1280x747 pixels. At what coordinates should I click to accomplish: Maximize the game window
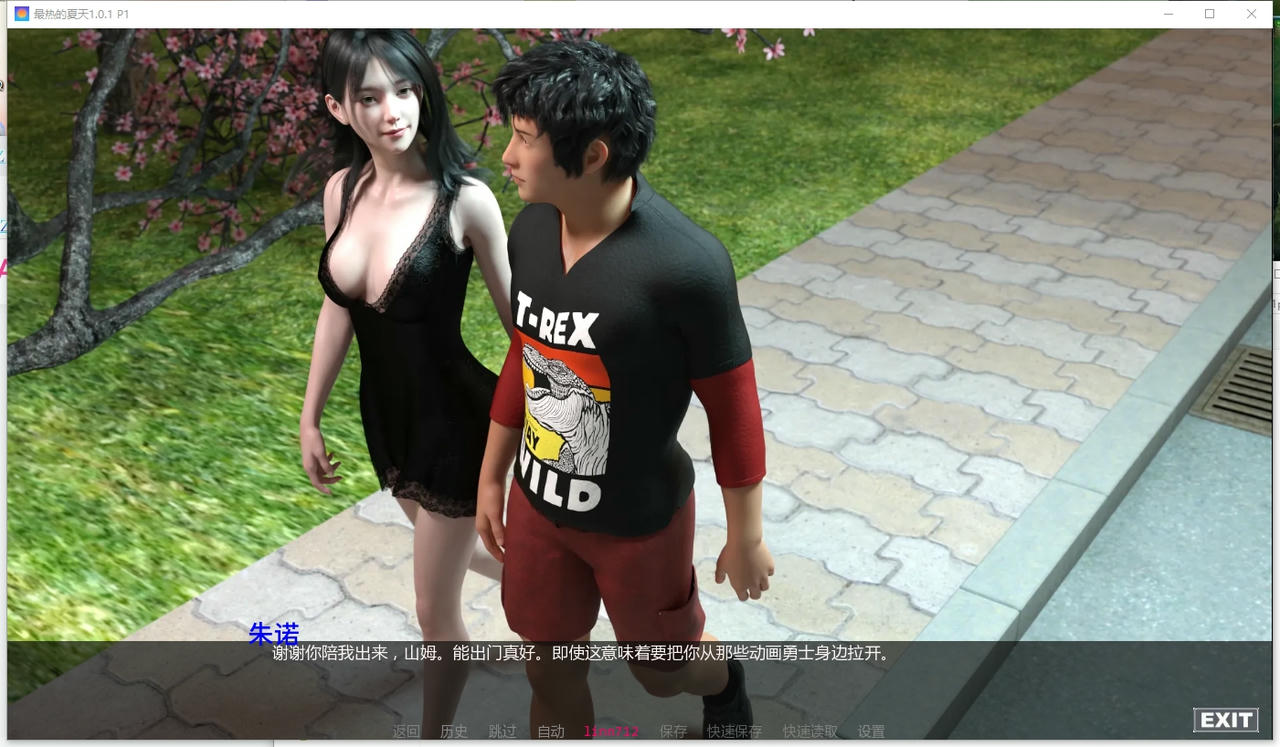(x=1210, y=14)
